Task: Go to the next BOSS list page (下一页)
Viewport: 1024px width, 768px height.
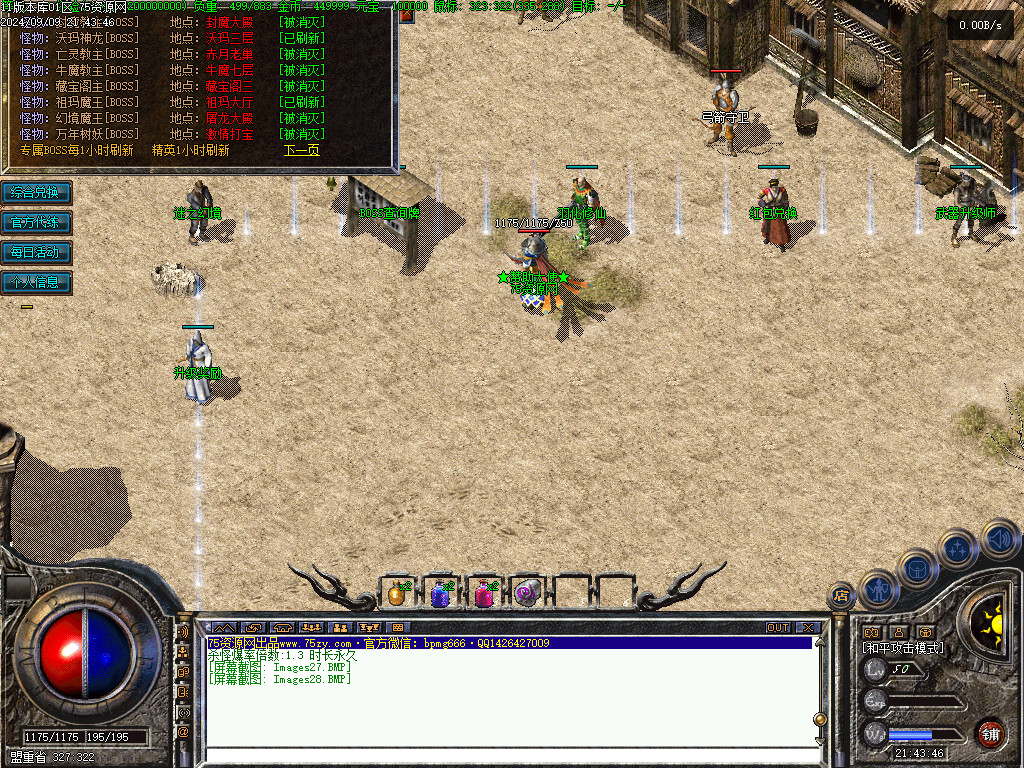Action: (302, 151)
